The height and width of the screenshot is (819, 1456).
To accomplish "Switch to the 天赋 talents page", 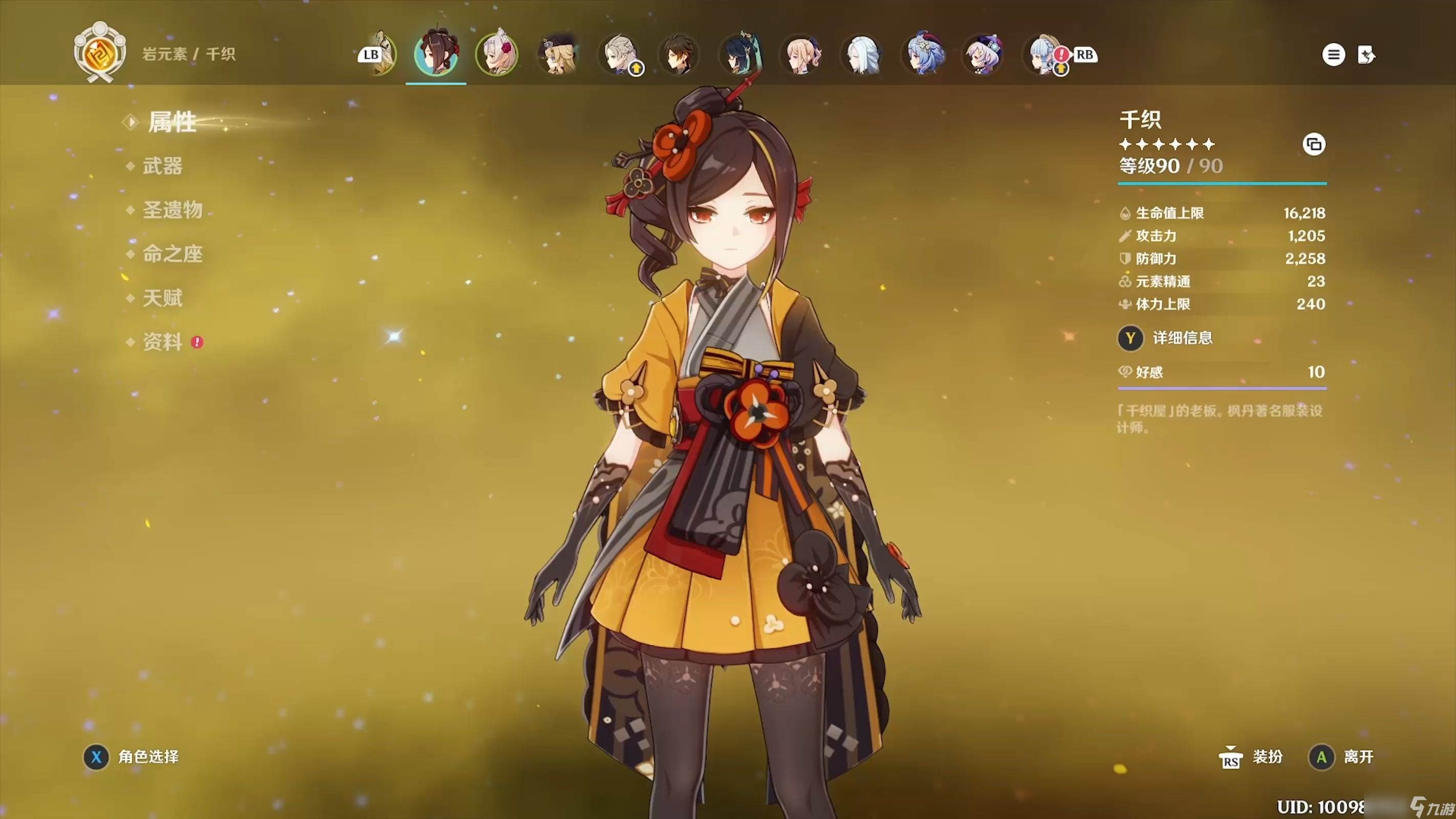I will pyautogui.click(x=162, y=298).
